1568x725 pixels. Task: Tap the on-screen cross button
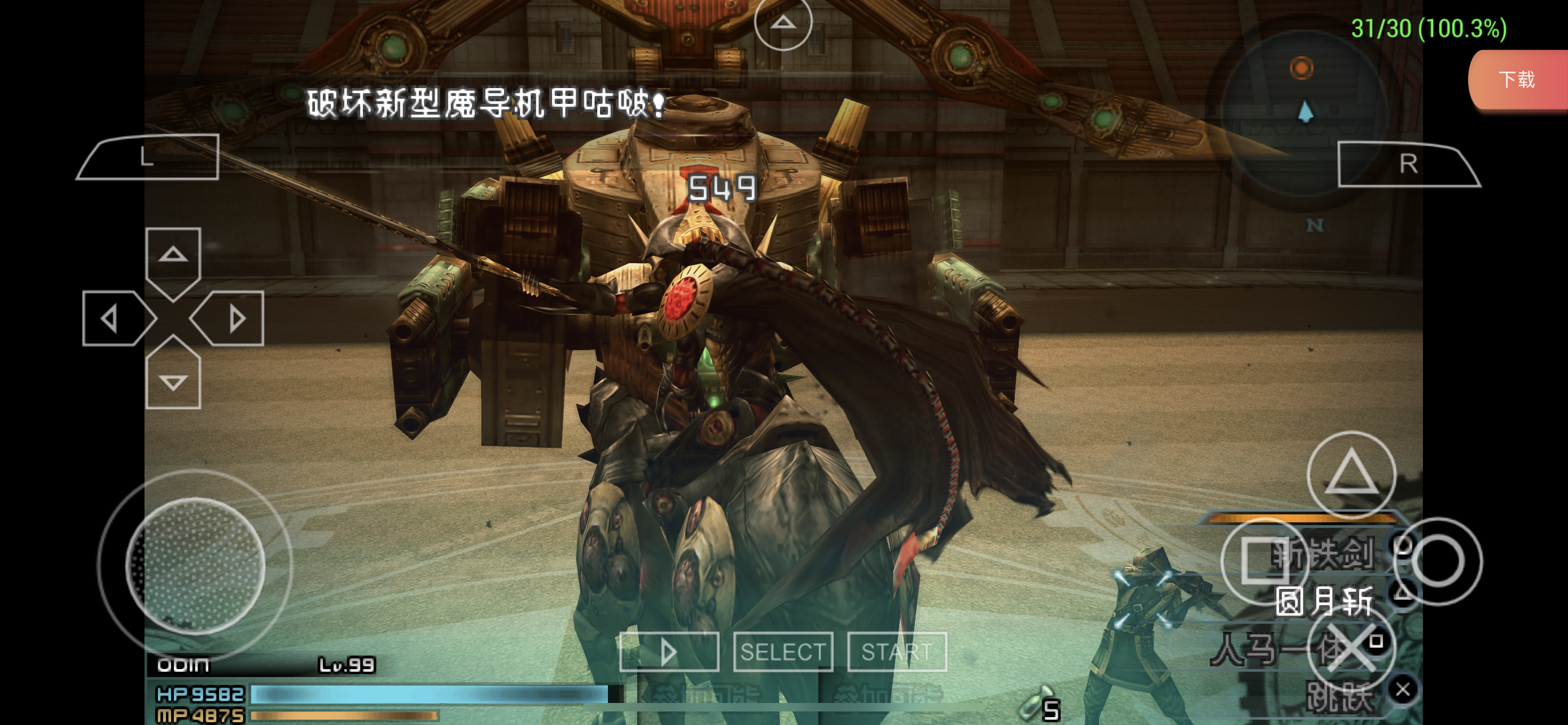(x=1351, y=647)
